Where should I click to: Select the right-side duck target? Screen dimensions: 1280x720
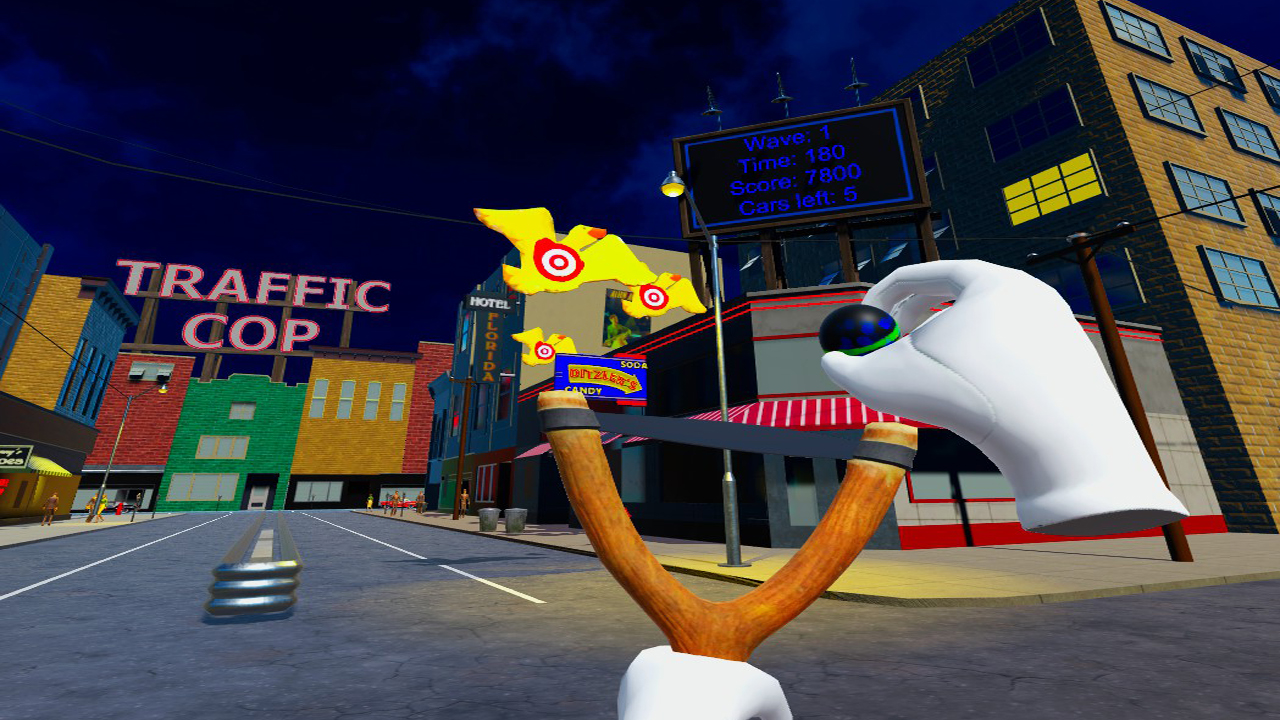point(656,298)
